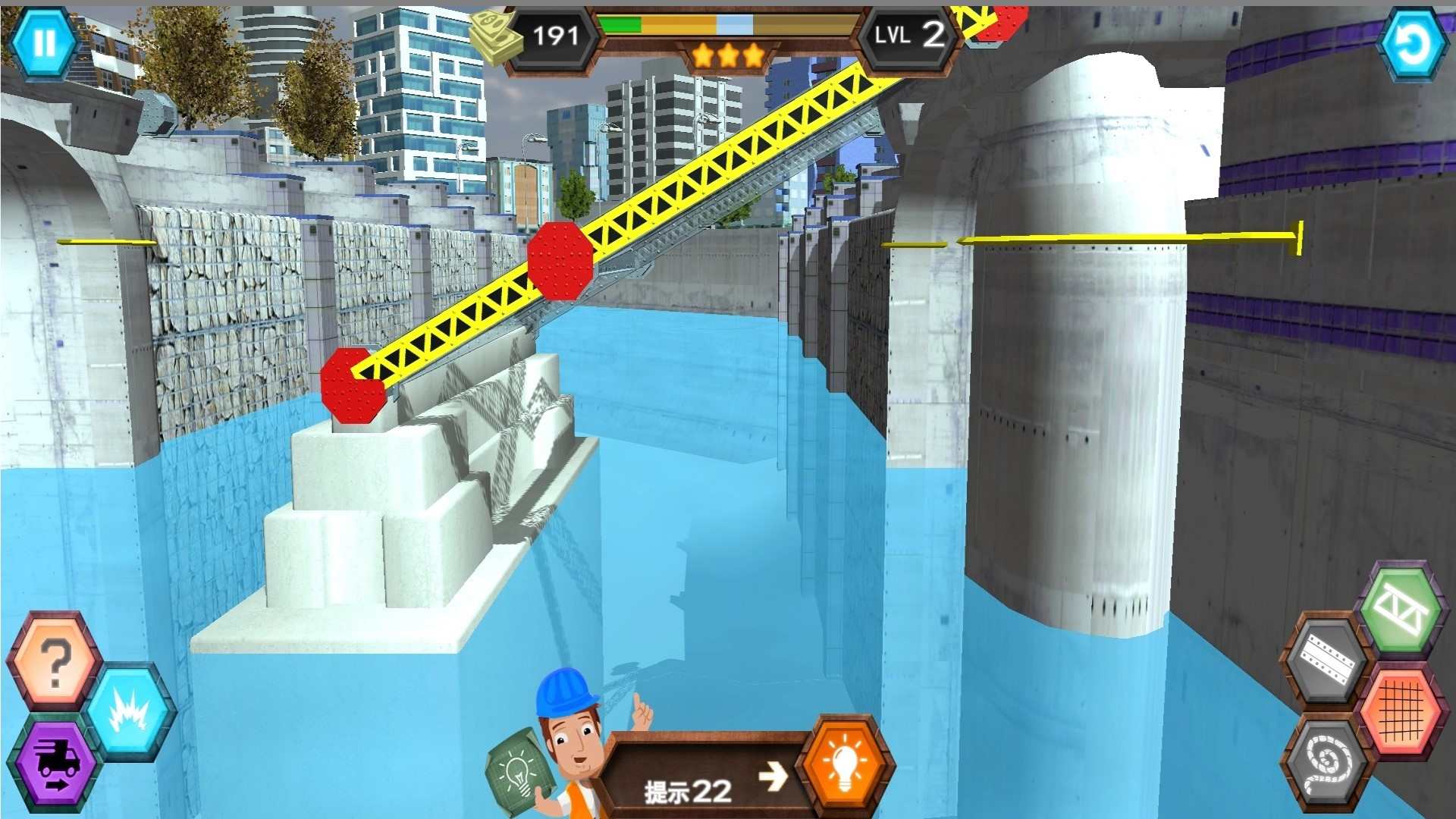
Task: Pause the game
Action: pyautogui.click(x=43, y=43)
